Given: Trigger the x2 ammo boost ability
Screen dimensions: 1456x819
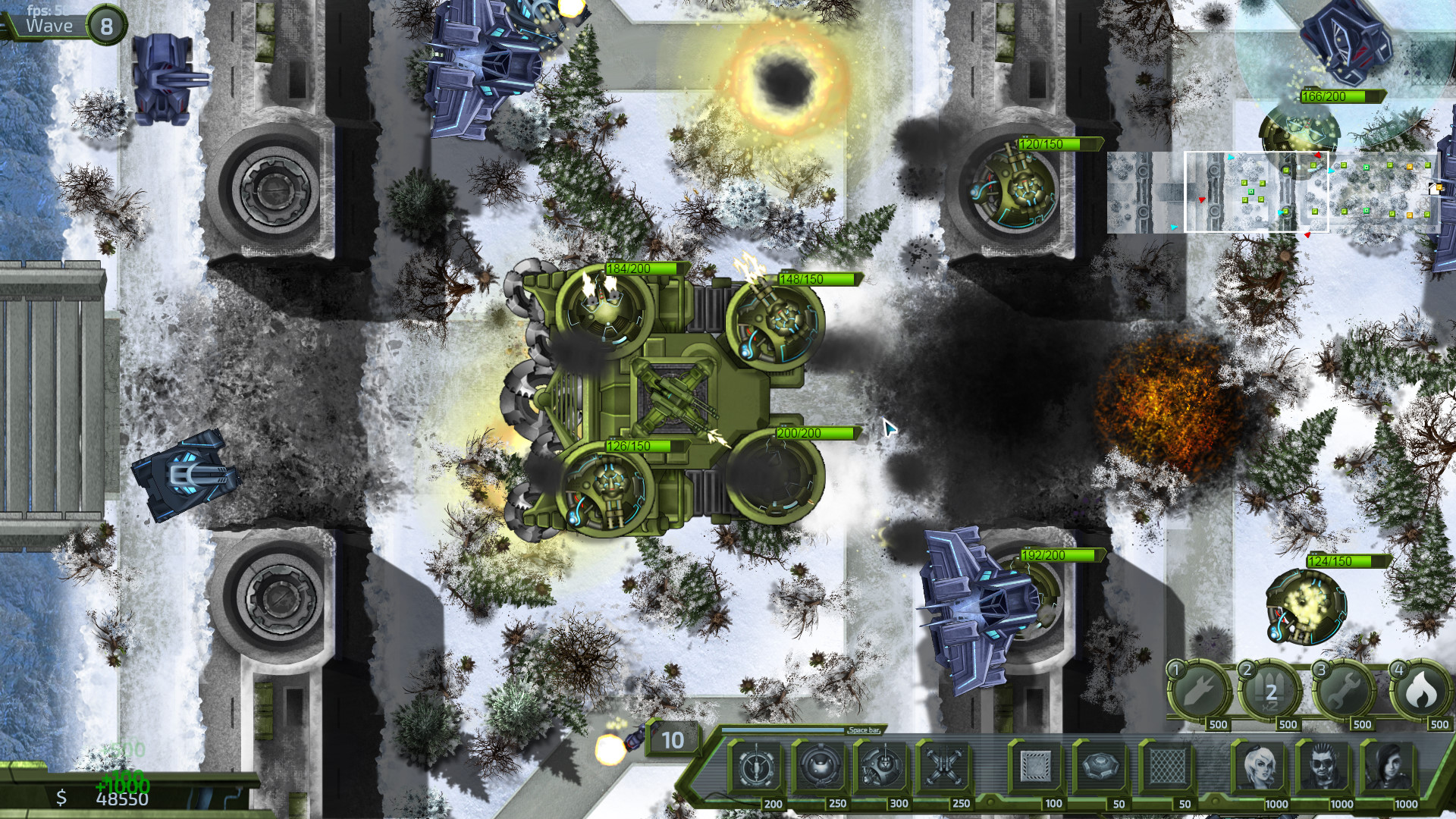Looking at the screenshot, I should point(1271,692).
